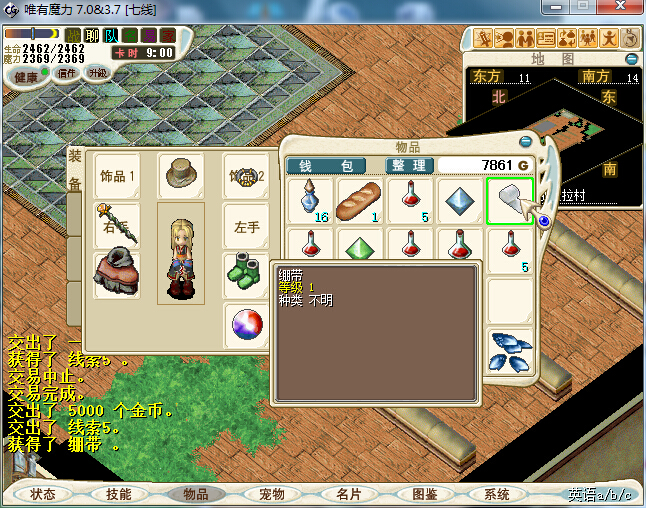
Task: Open the 技能 skills menu
Action: (119, 494)
